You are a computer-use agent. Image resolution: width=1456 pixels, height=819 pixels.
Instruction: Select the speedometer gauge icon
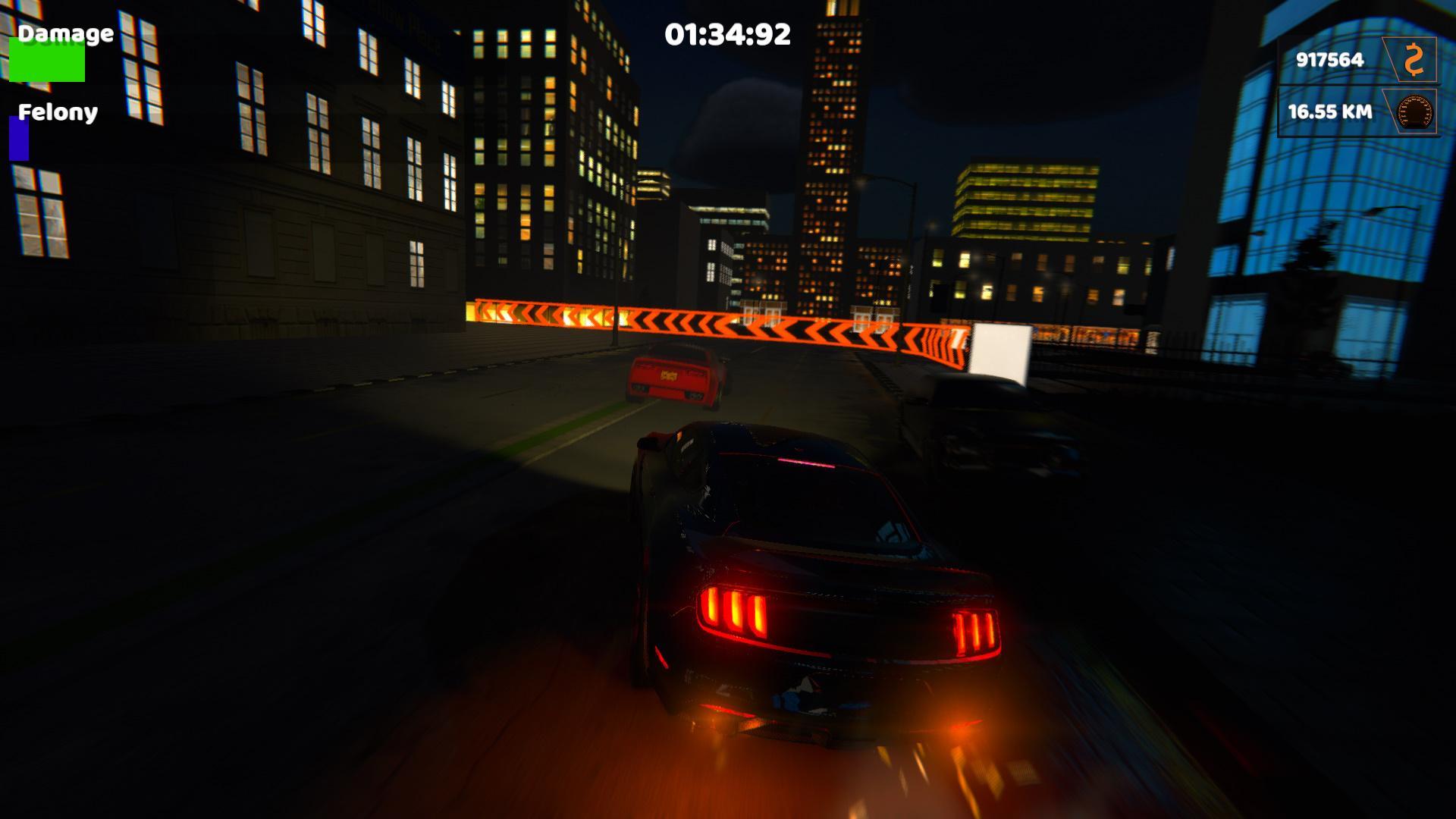click(1414, 112)
